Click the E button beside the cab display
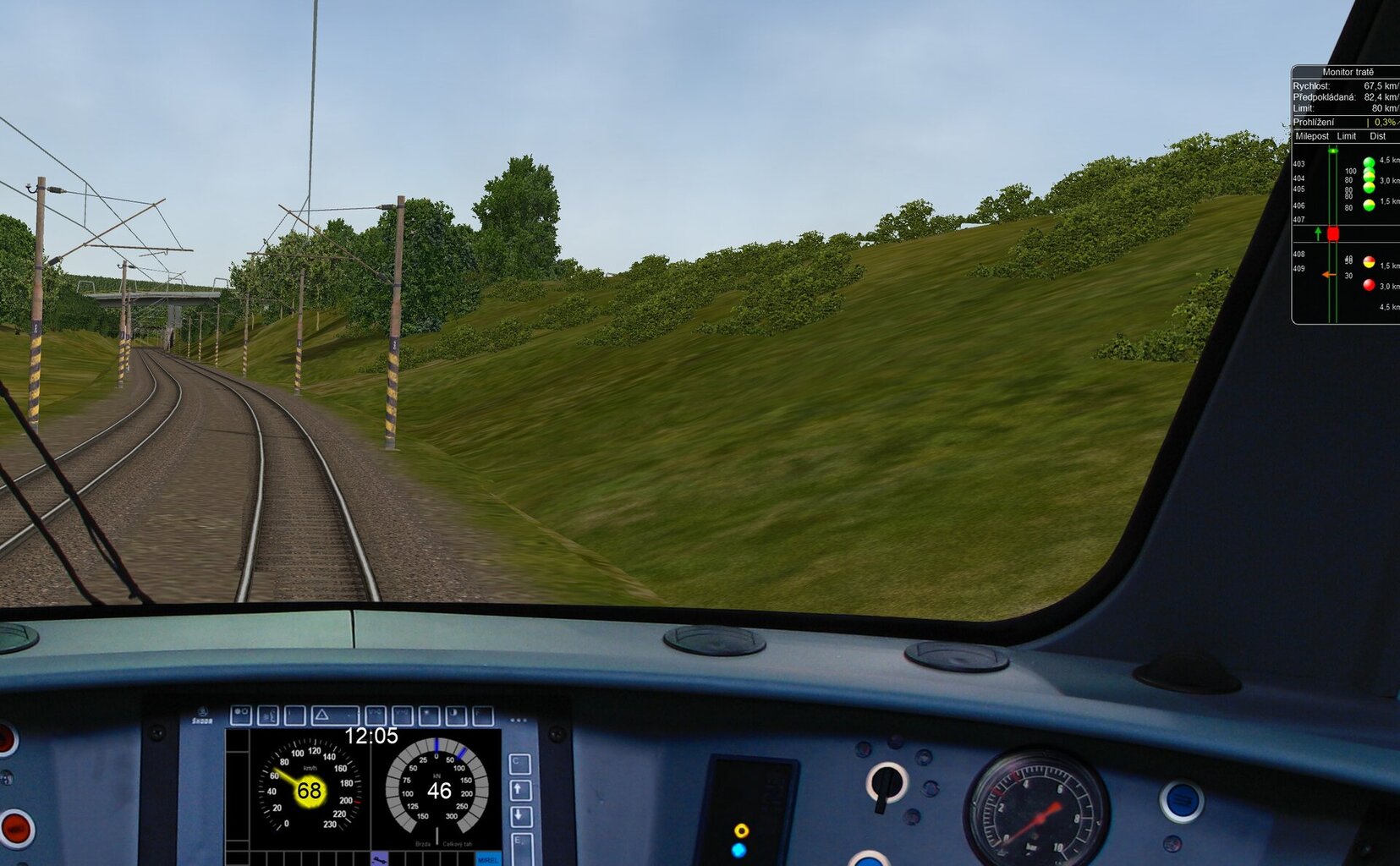This screenshot has width=1400, height=866. coord(520,843)
